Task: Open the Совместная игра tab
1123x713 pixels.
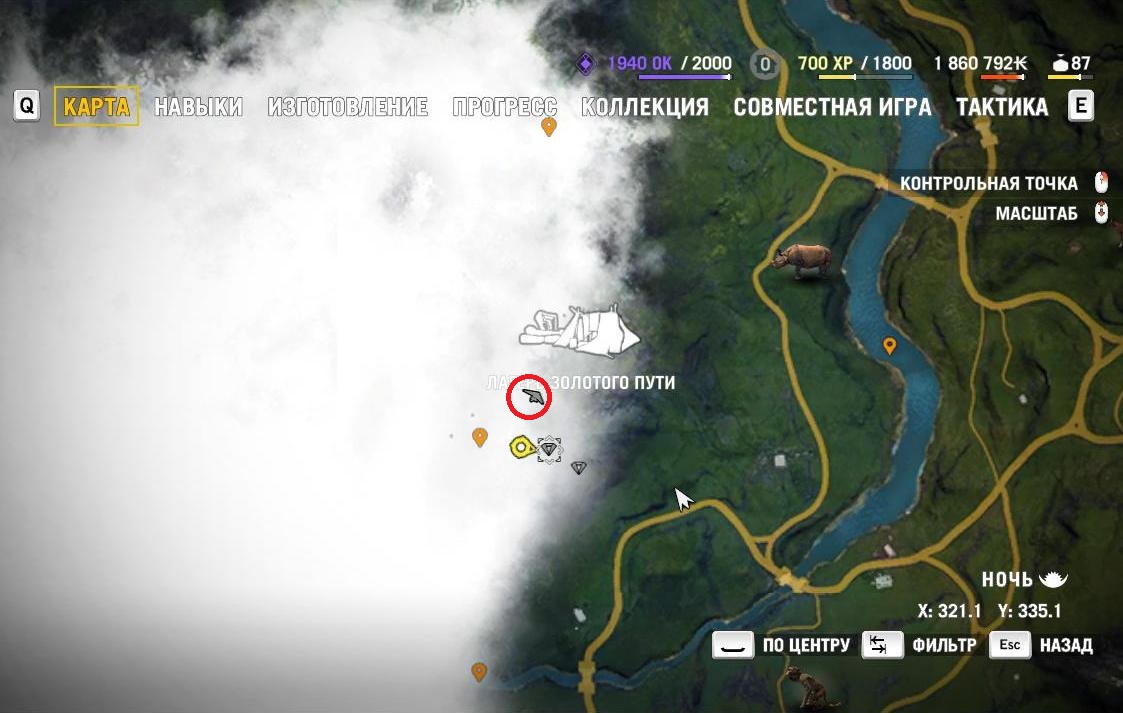Action: pos(832,107)
